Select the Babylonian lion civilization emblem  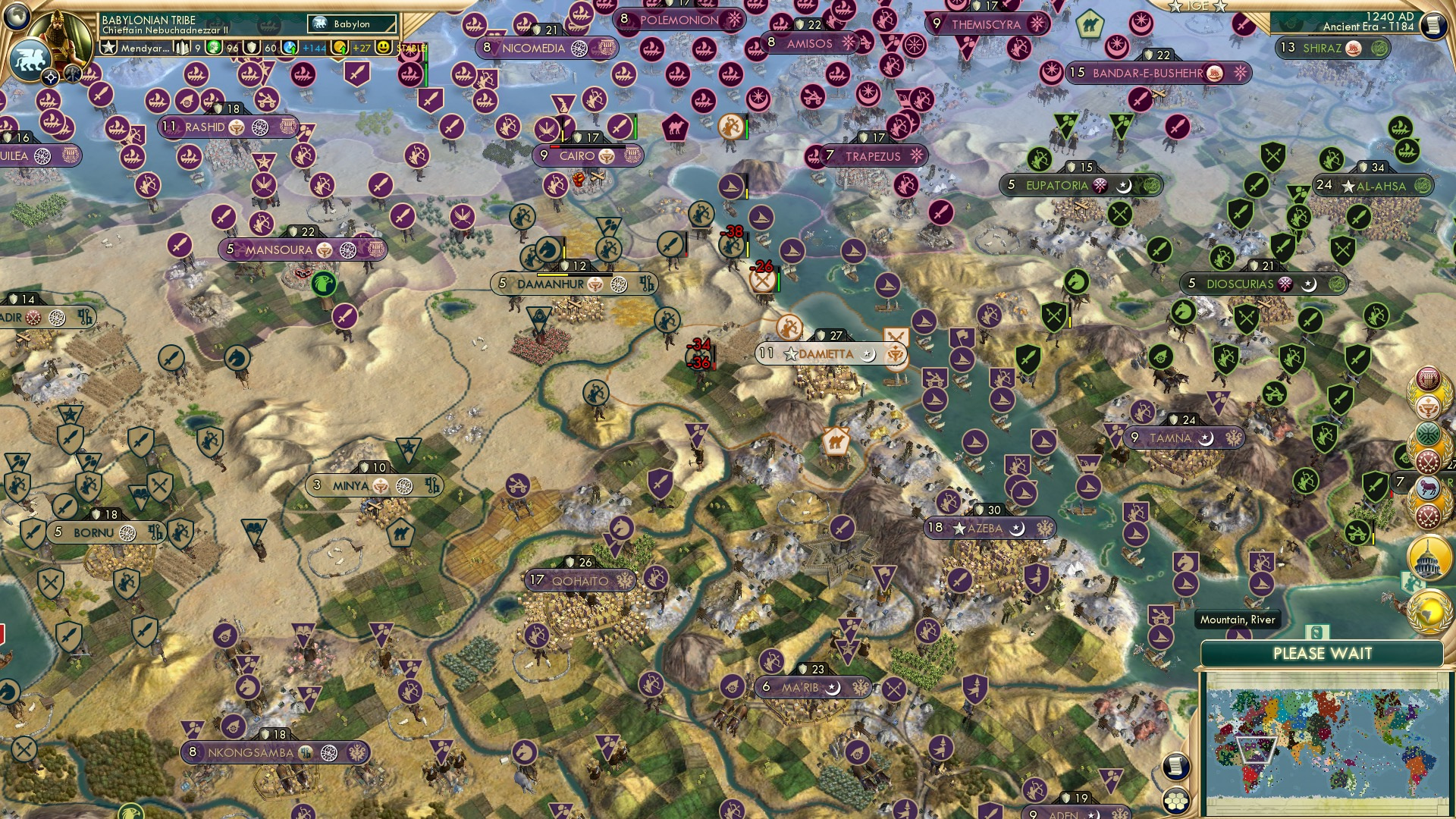click(30, 59)
